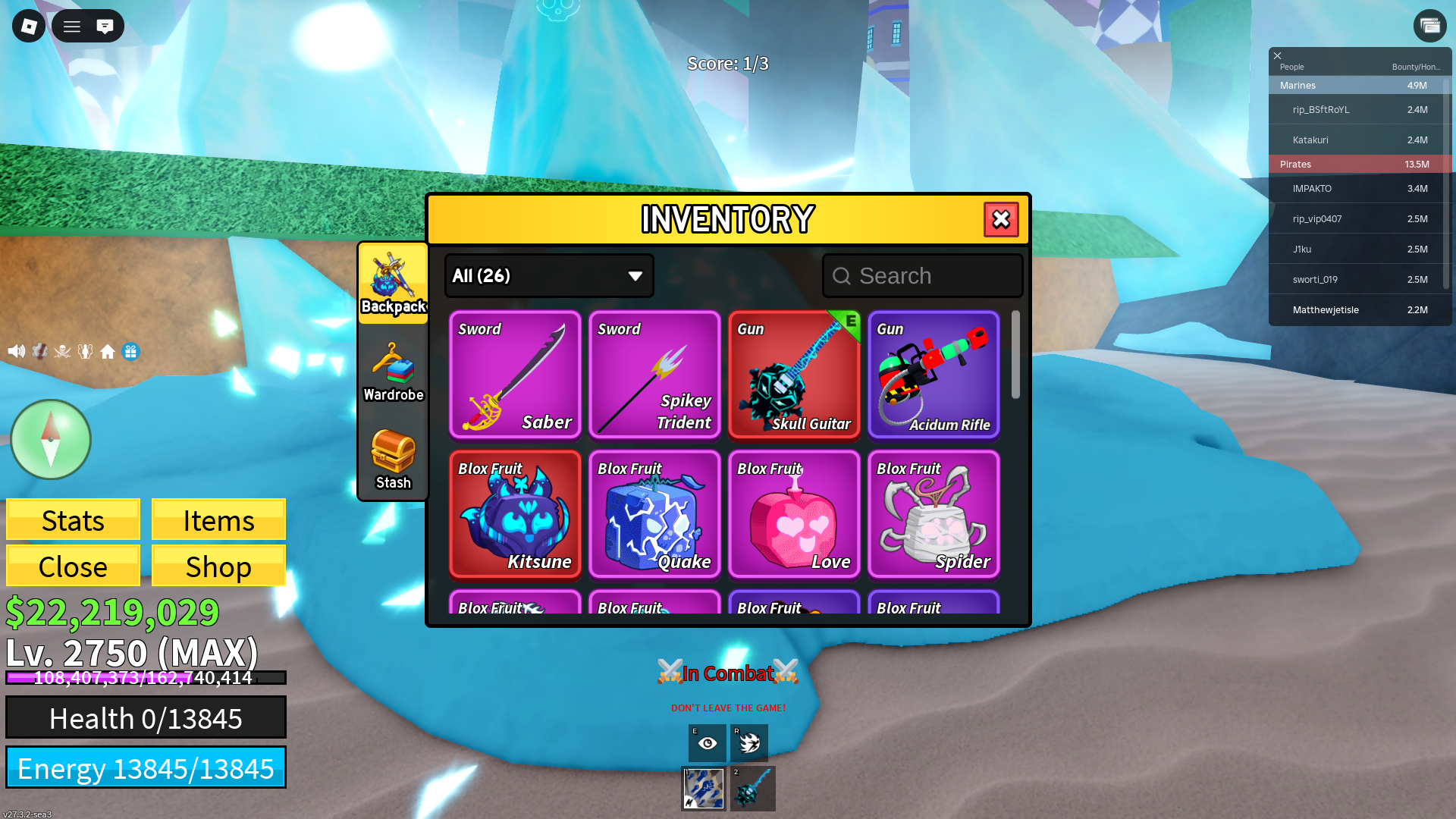Screen dimensions: 1456x819
Task: Select the Love Blox Fruit
Action: tap(794, 514)
